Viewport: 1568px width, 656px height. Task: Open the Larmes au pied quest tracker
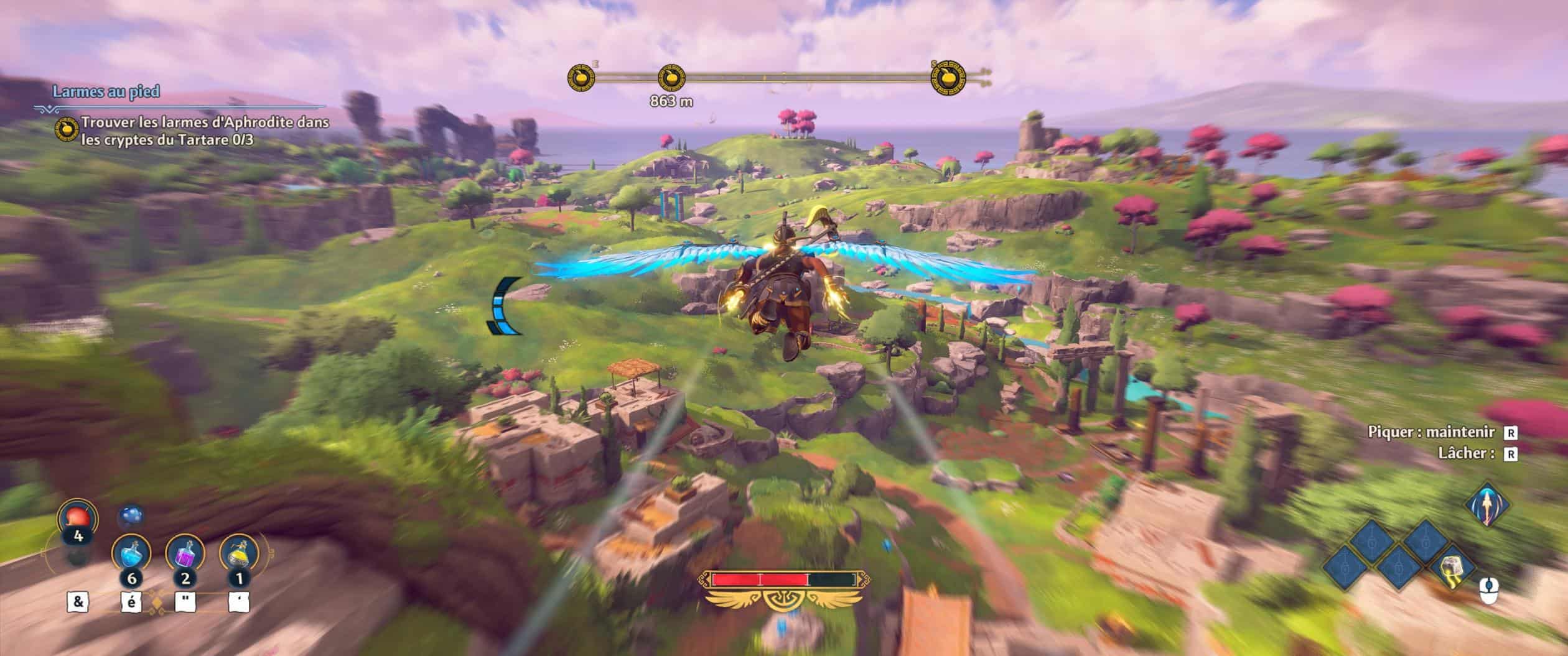pyautogui.click(x=106, y=92)
